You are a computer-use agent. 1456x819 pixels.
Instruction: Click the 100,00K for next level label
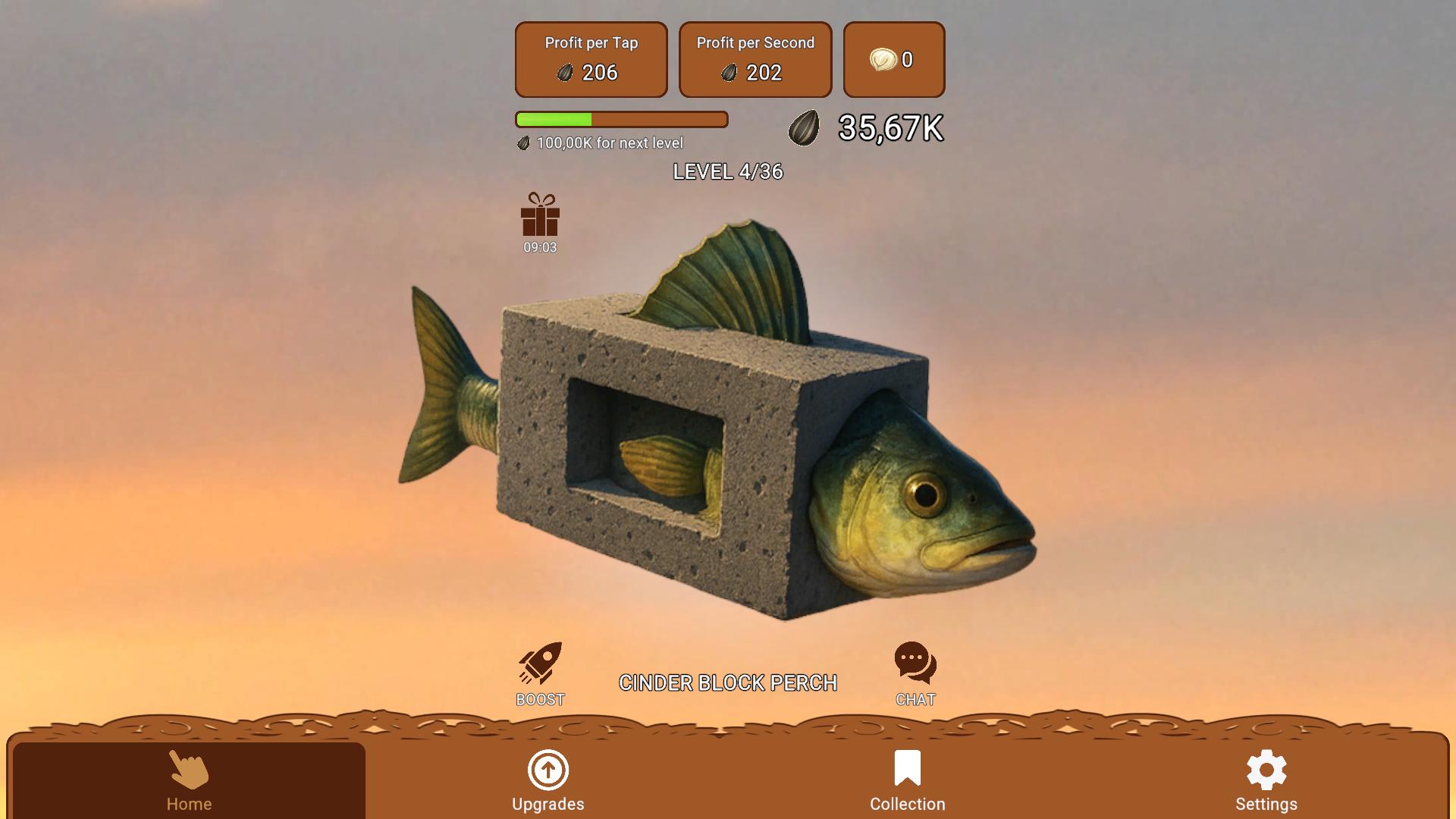point(602,143)
